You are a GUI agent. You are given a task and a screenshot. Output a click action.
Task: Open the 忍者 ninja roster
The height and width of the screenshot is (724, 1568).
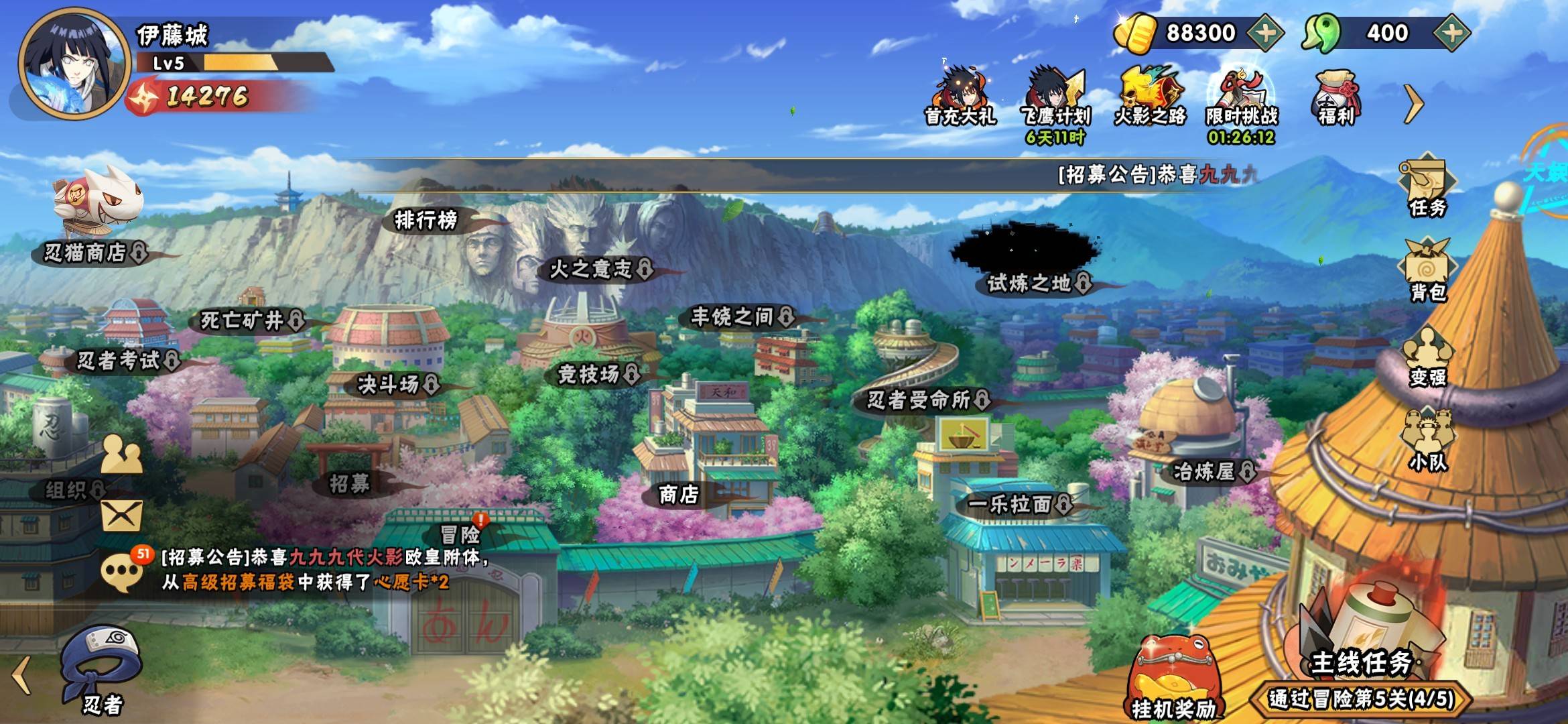point(102,670)
